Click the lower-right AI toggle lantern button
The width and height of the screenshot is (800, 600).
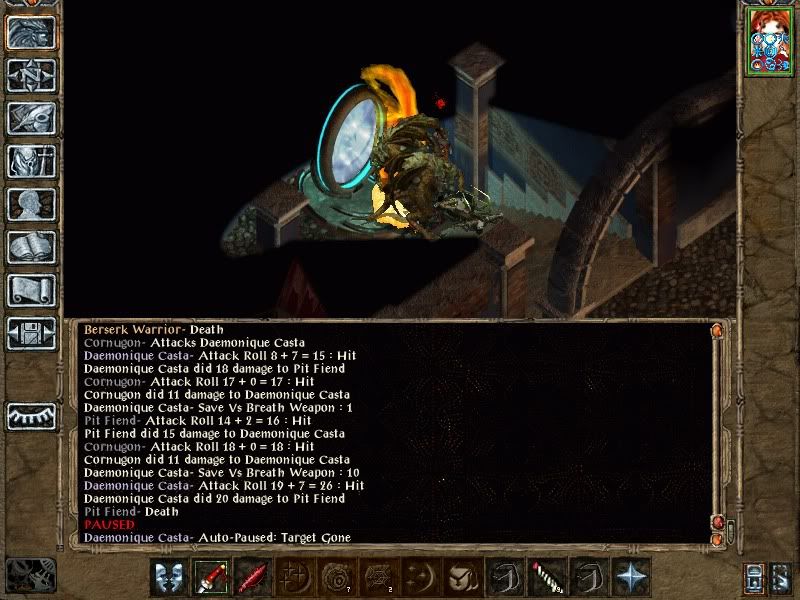(755, 577)
